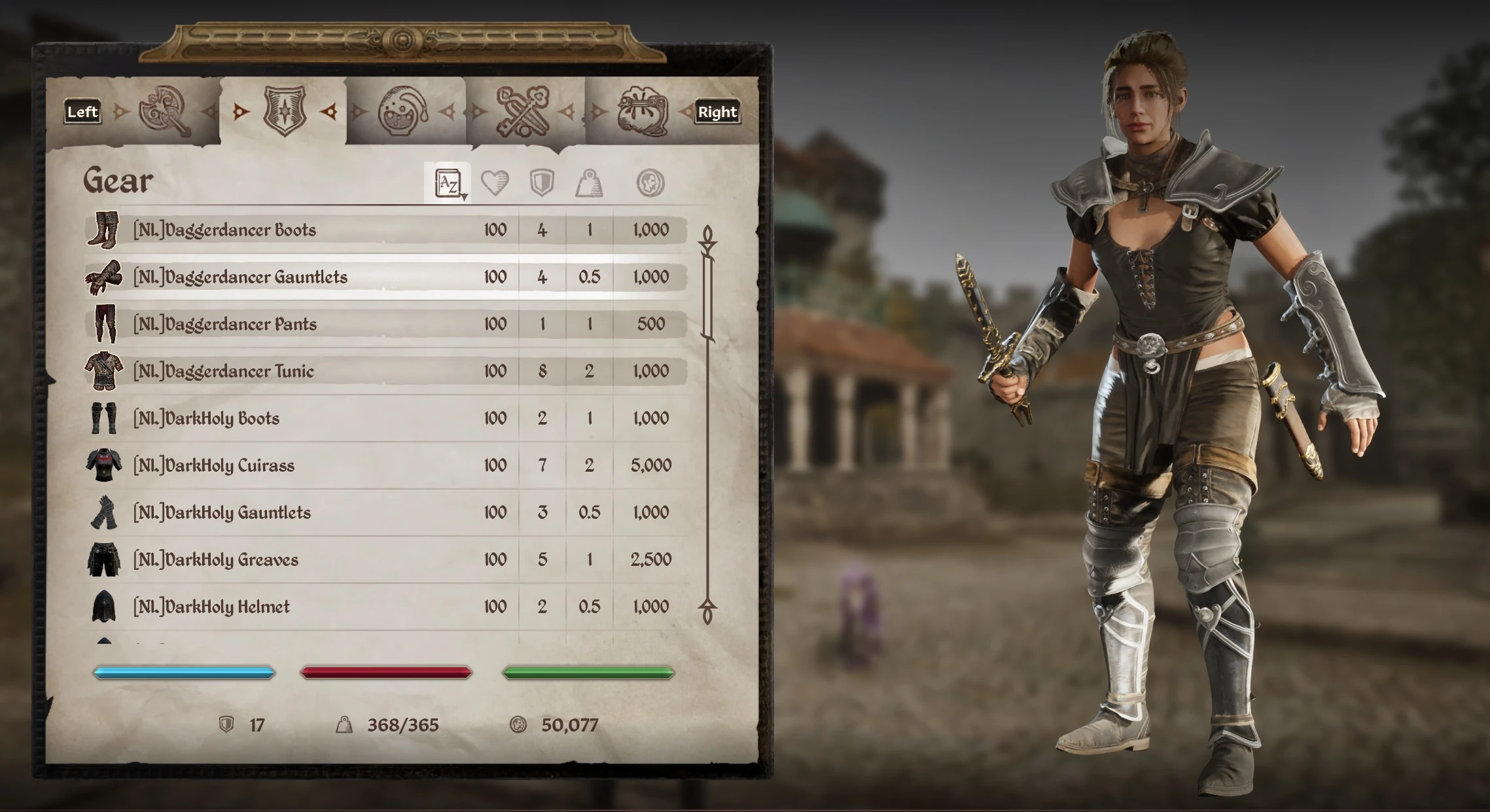1490x812 pixels.
Task: Select the Daggerdancer Tunic item
Action: (223, 372)
